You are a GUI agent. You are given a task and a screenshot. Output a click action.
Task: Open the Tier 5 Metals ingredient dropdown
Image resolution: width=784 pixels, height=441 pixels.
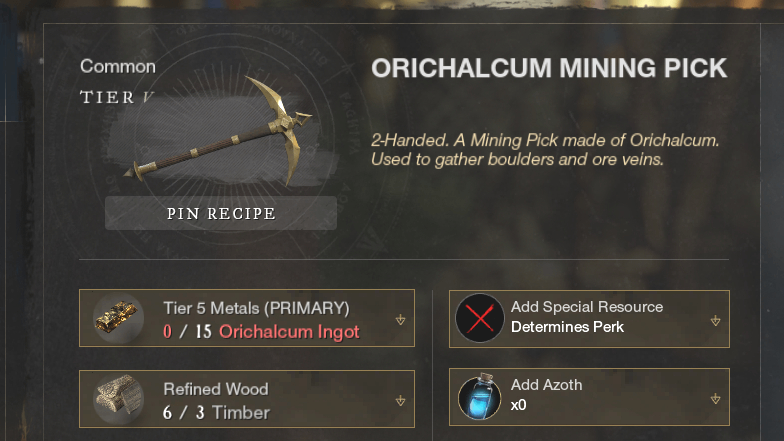pyautogui.click(x=400, y=320)
